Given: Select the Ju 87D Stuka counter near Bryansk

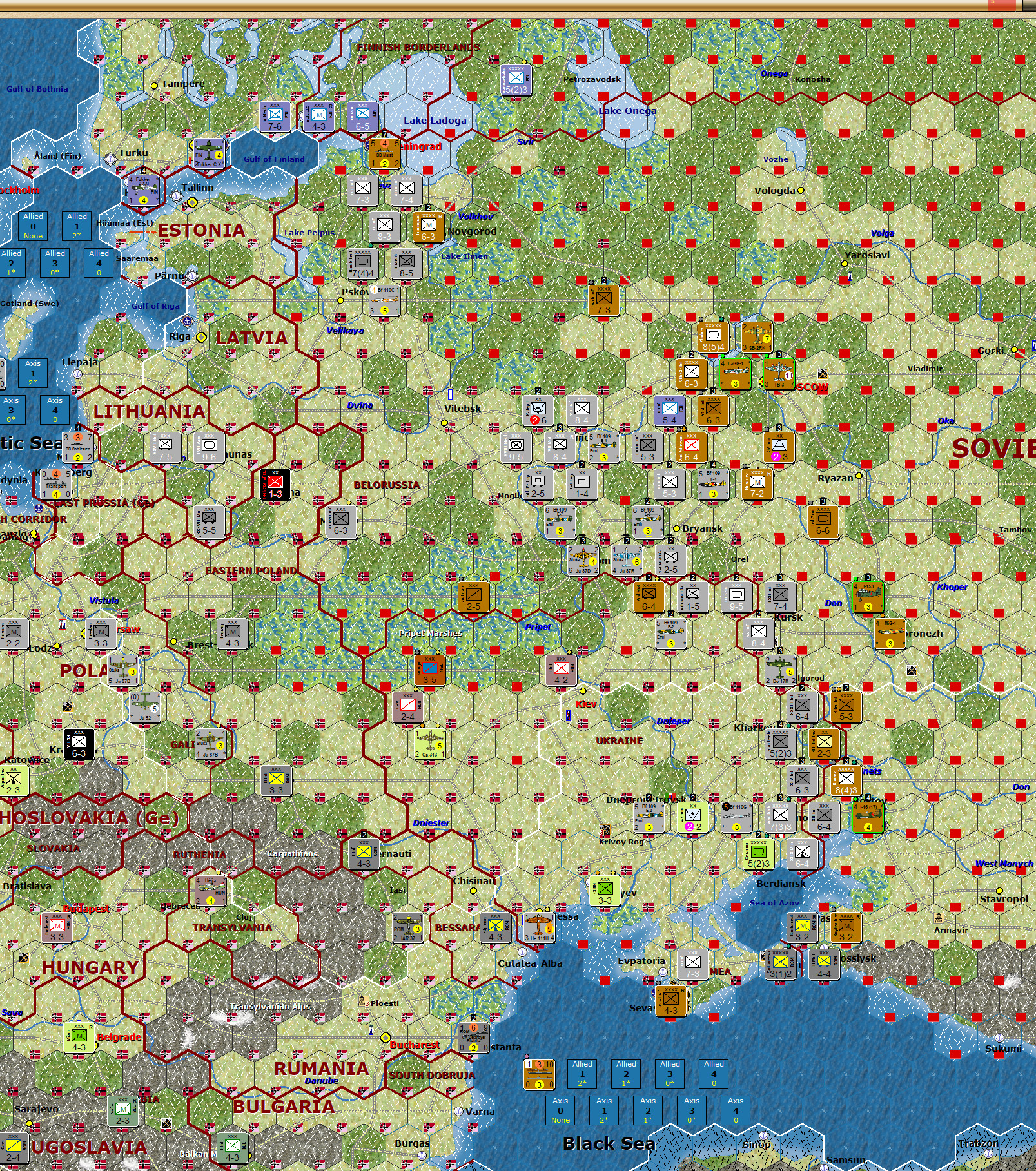Looking at the screenshot, I should click(x=583, y=561).
